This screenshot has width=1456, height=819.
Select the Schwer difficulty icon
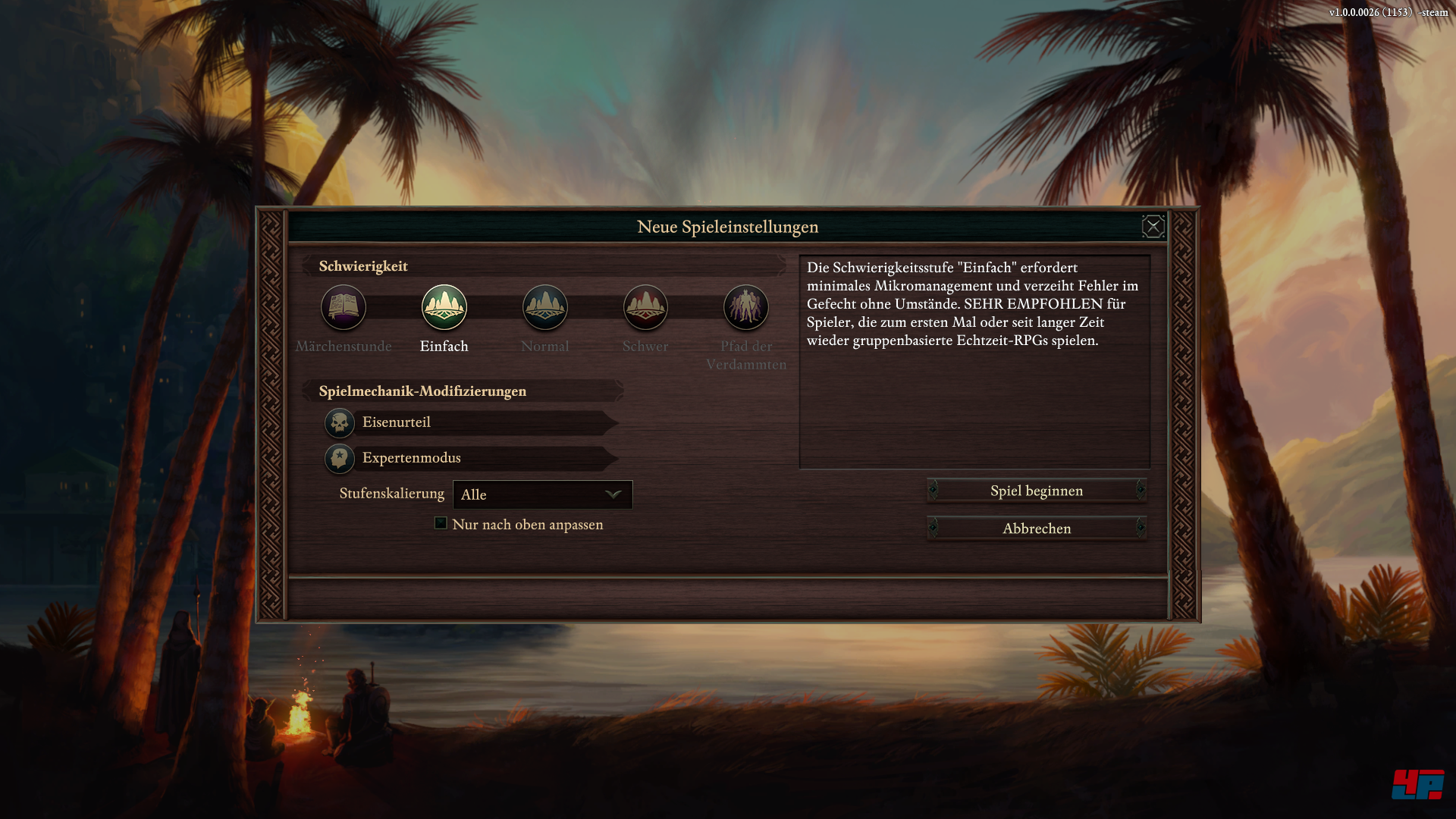[645, 307]
